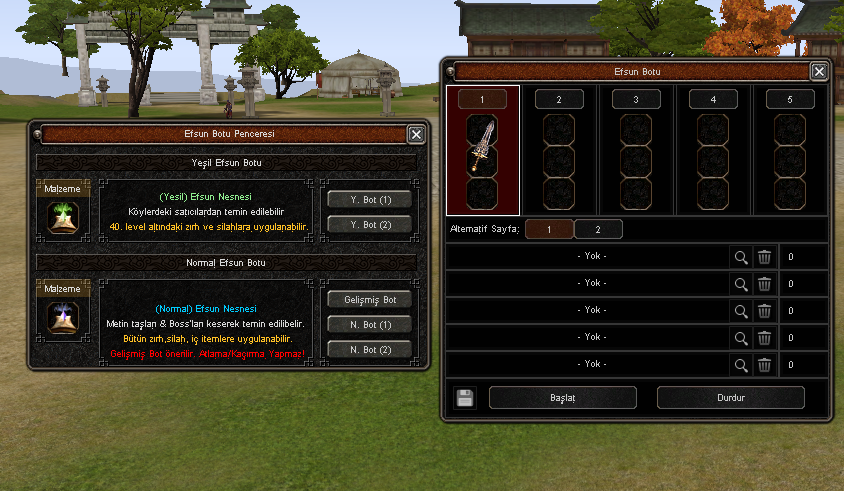This screenshot has height=491, width=844.
Task: Select Alternatif Sayfa page 1
Action: tap(549, 229)
